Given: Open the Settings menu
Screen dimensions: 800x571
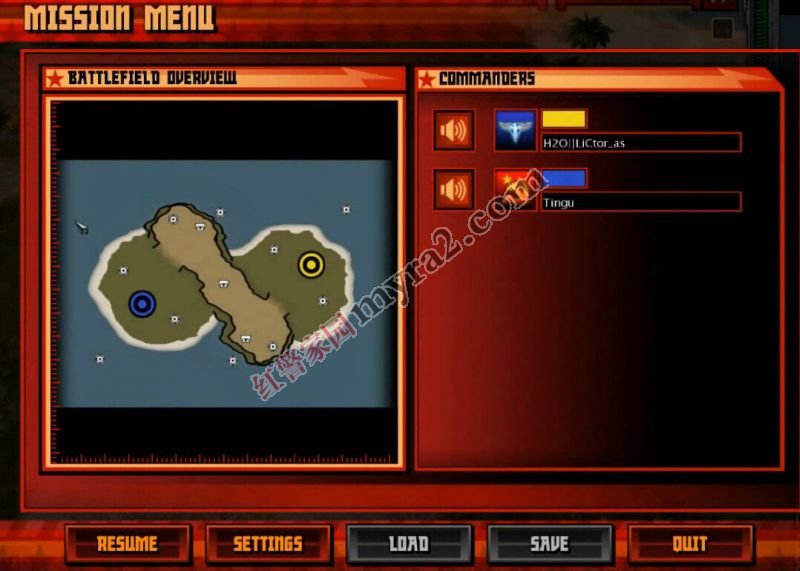Looking at the screenshot, I should point(267,544).
